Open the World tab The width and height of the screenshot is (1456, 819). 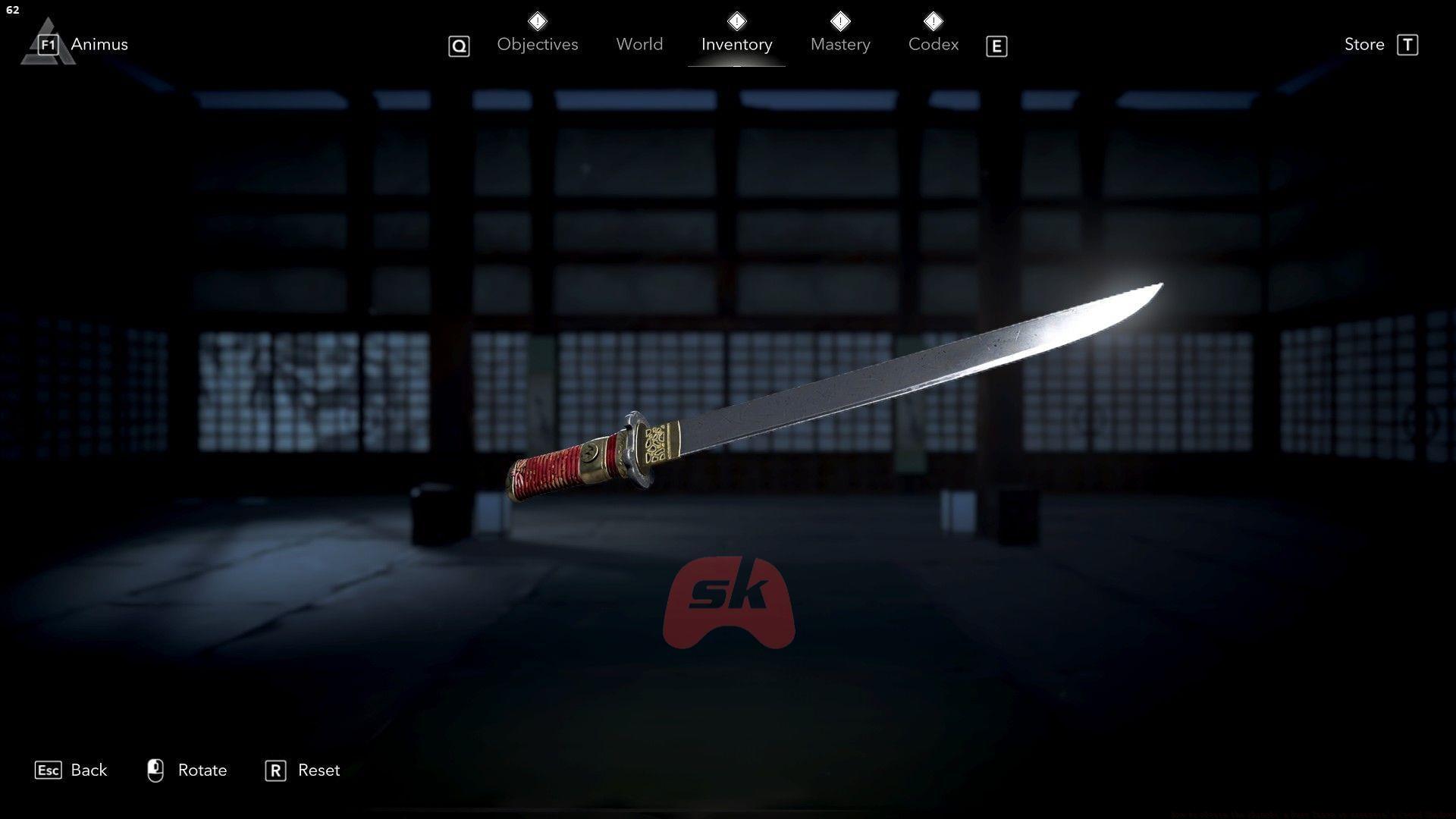[639, 44]
